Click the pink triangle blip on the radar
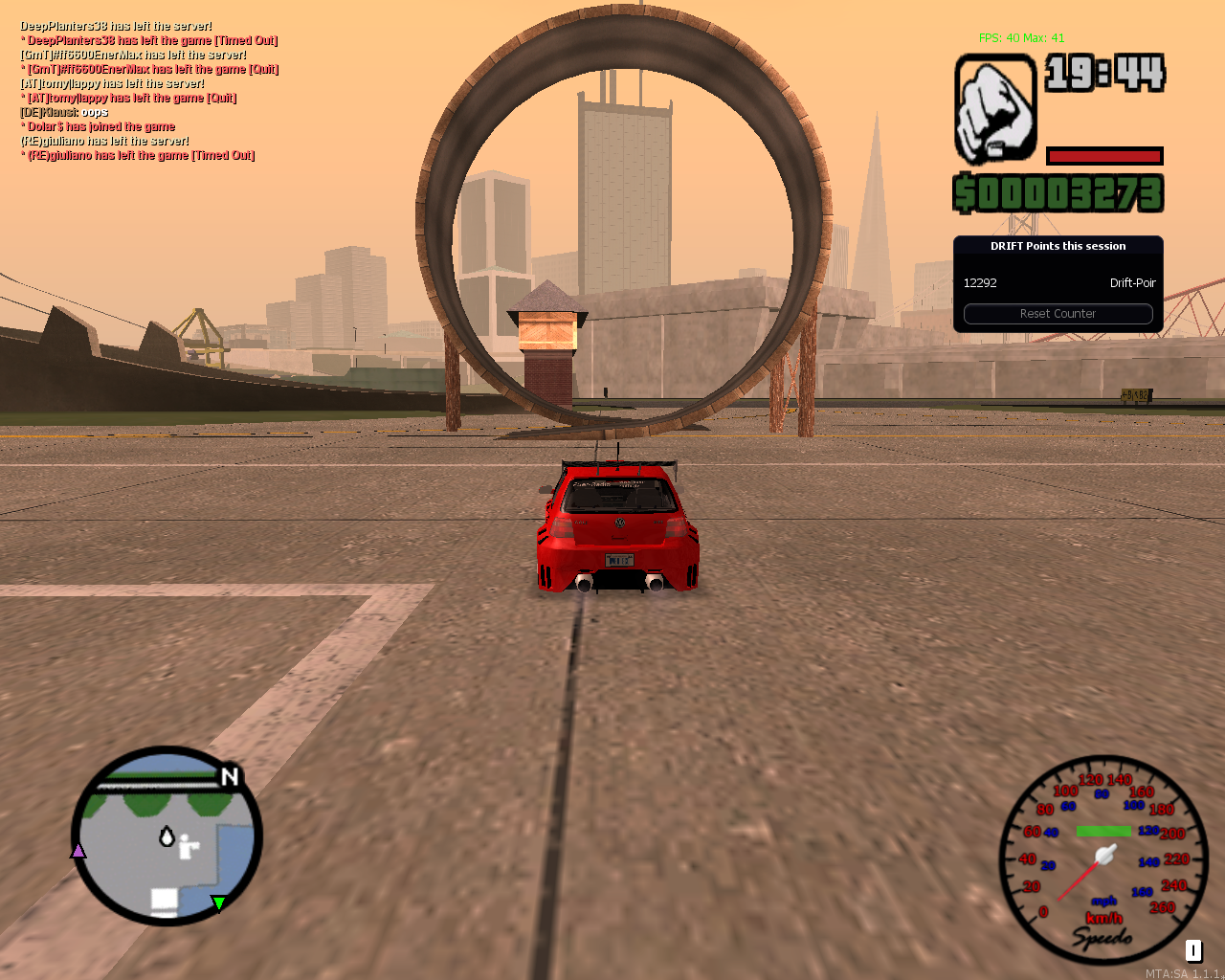Image resolution: width=1225 pixels, height=980 pixels. point(78,850)
